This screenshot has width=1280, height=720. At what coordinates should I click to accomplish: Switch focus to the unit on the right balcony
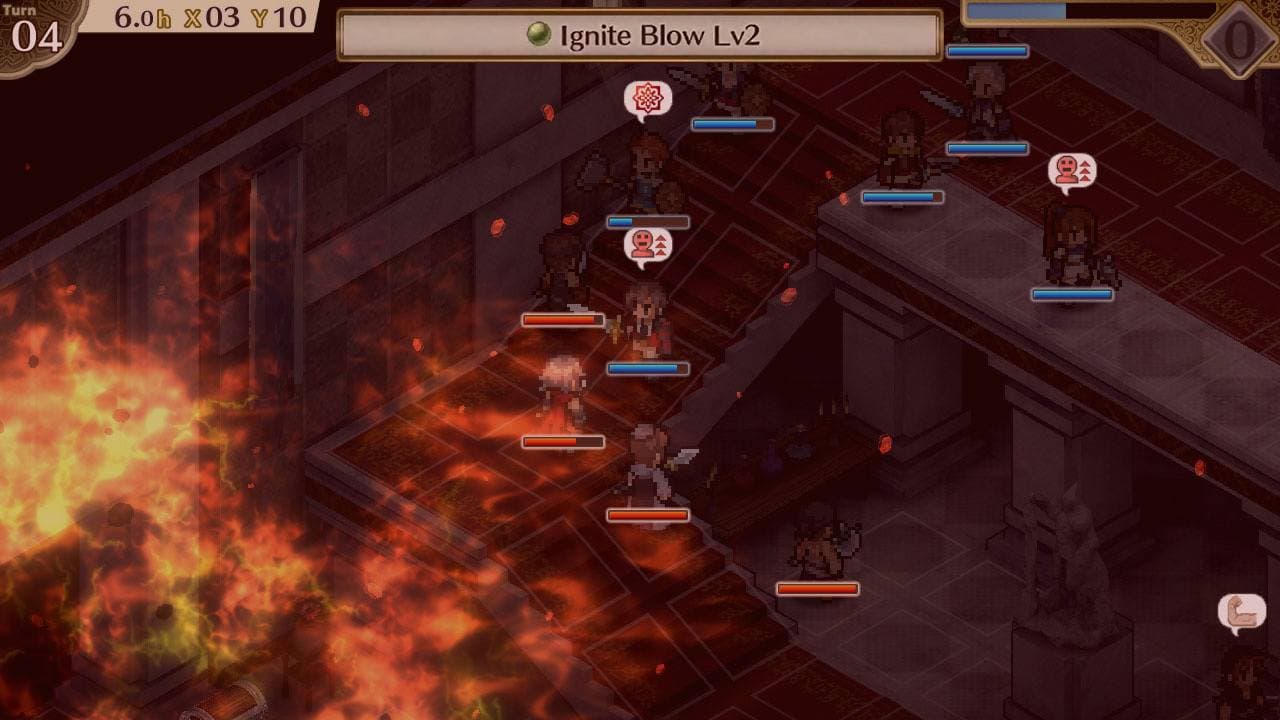click(x=1070, y=245)
